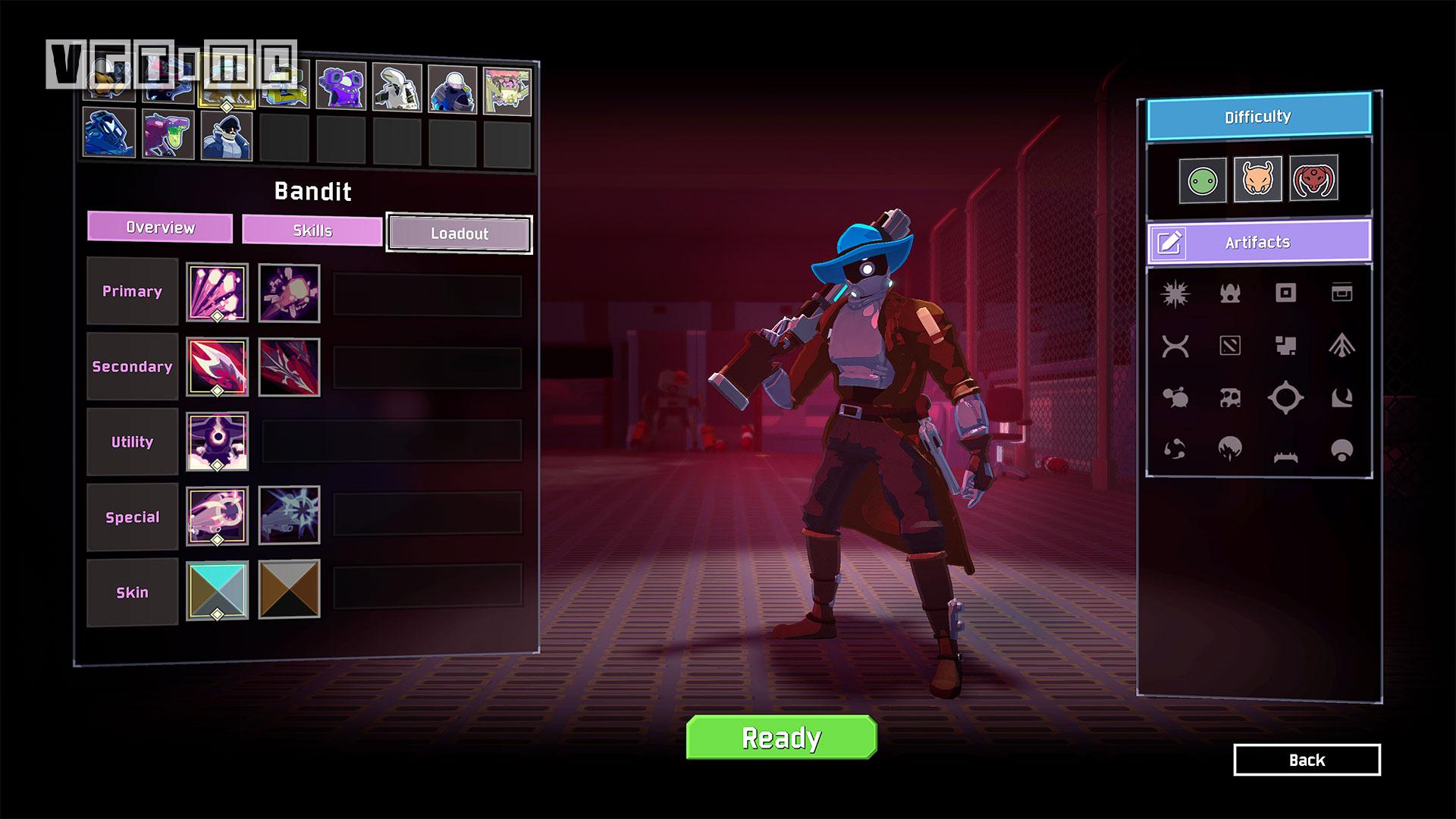Open the Artifacts edit panel
Image resolution: width=1456 pixels, height=819 pixels.
click(x=1258, y=242)
